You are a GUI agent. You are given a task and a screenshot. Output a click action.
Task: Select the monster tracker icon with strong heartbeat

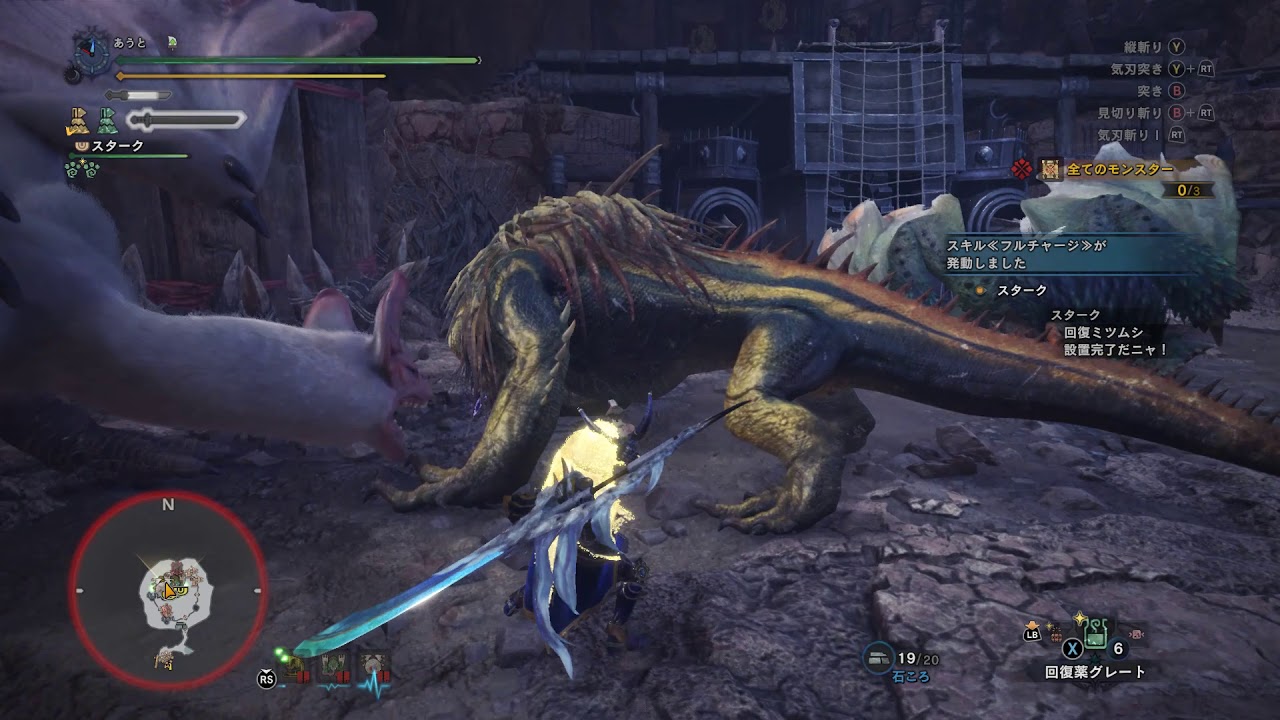click(x=373, y=668)
